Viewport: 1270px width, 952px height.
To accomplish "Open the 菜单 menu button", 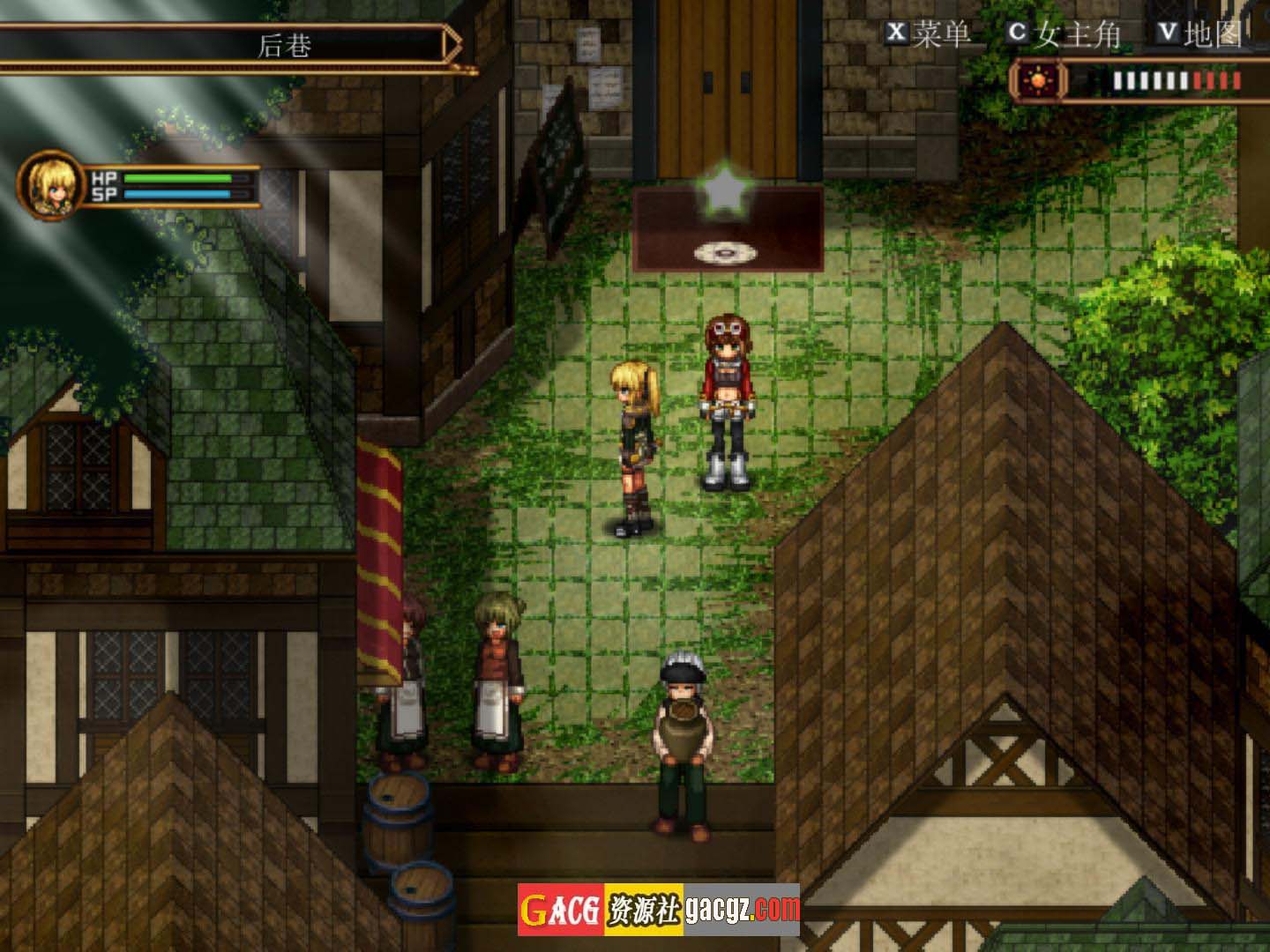I will click(x=928, y=33).
